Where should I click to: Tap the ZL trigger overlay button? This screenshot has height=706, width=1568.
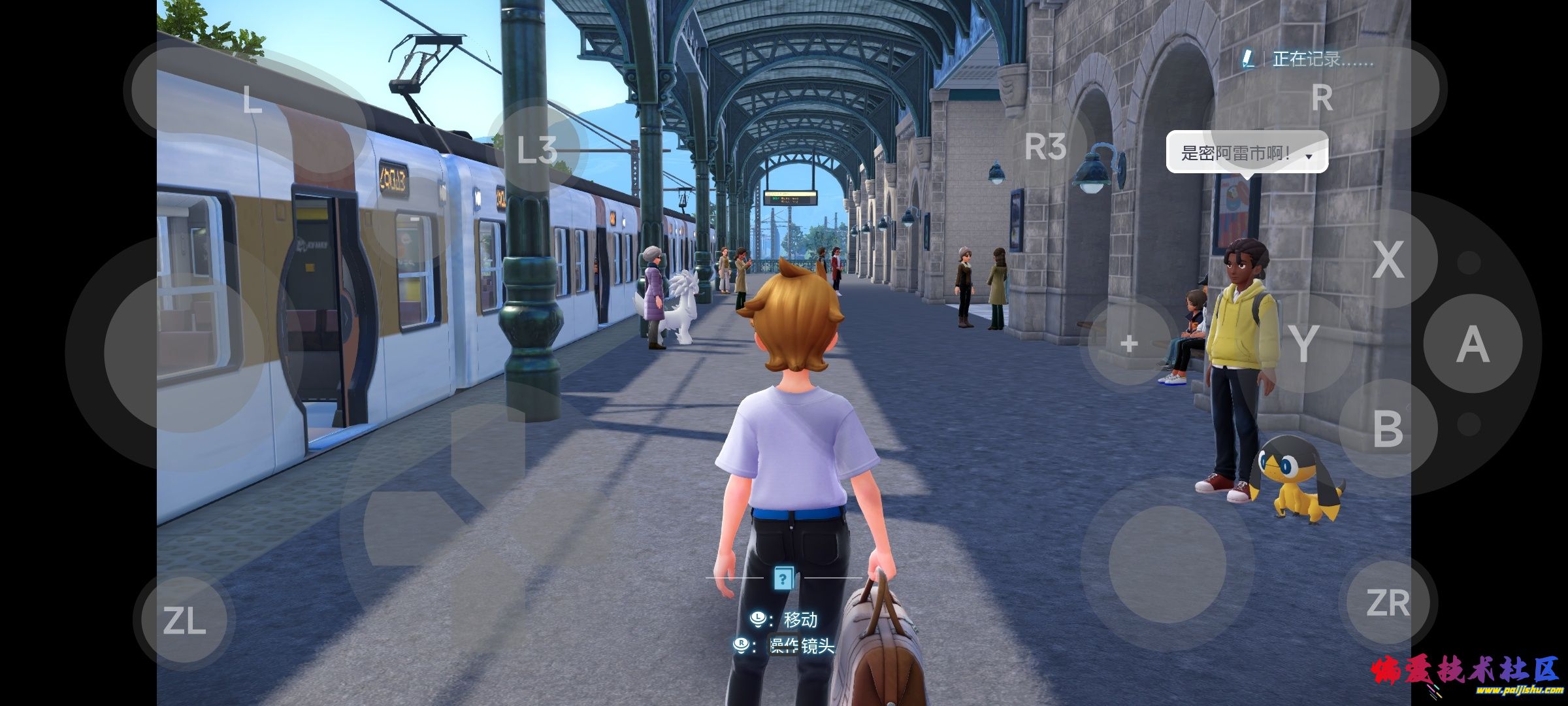184,620
